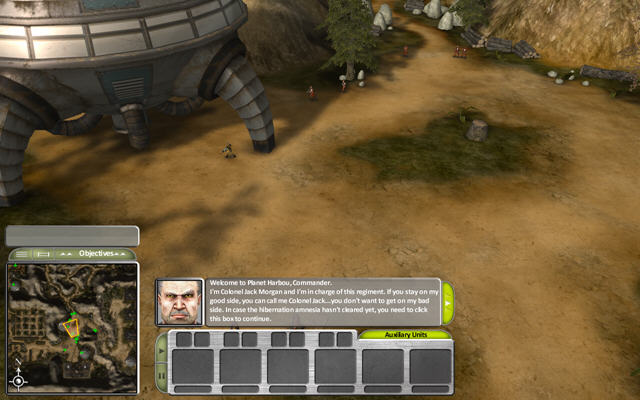Open the menu lines icon above minimap
The width and height of the screenshot is (640, 400).
(22, 254)
